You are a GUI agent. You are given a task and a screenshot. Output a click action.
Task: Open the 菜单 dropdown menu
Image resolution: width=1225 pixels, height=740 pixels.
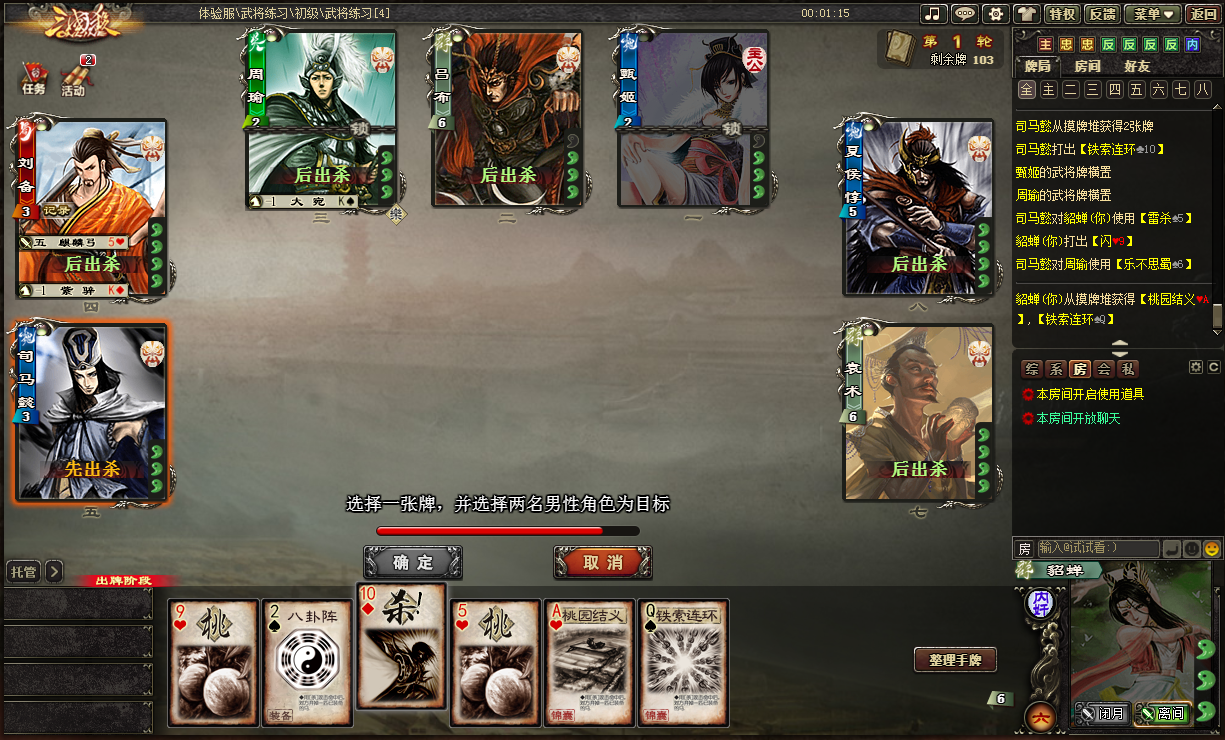tap(1153, 14)
